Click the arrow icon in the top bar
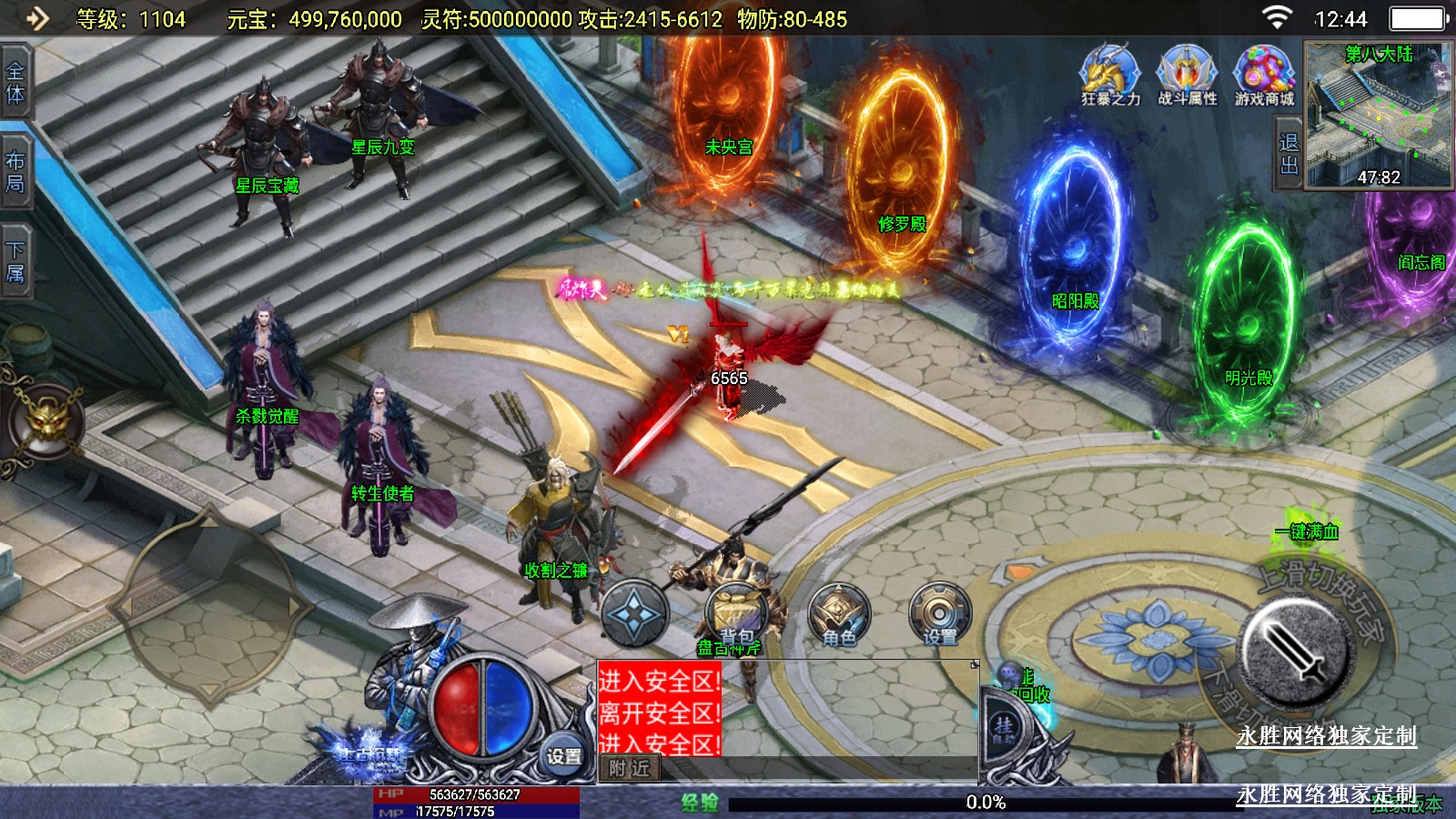This screenshot has height=819, width=1456. (x=37, y=18)
